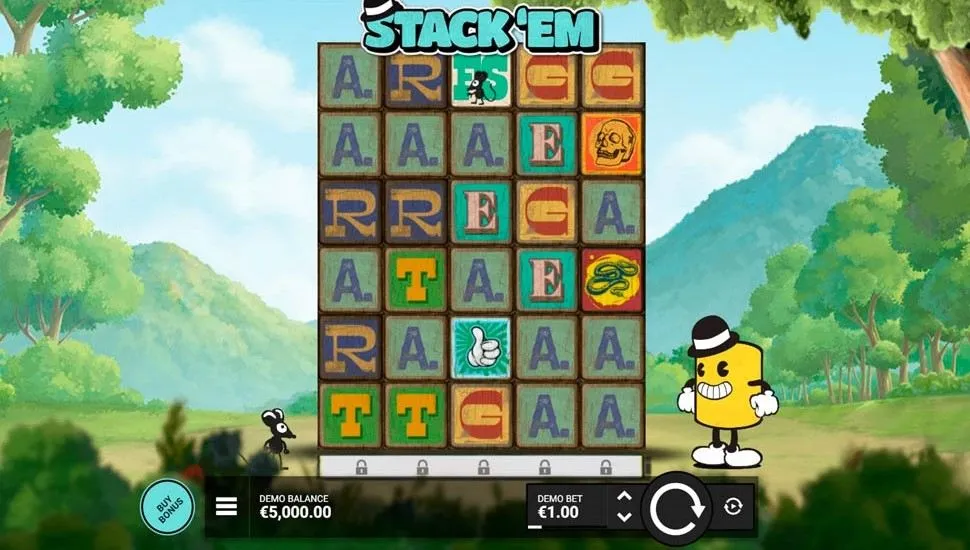Decrease the demo bet with down arrow
970x550 pixels.
point(625,517)
